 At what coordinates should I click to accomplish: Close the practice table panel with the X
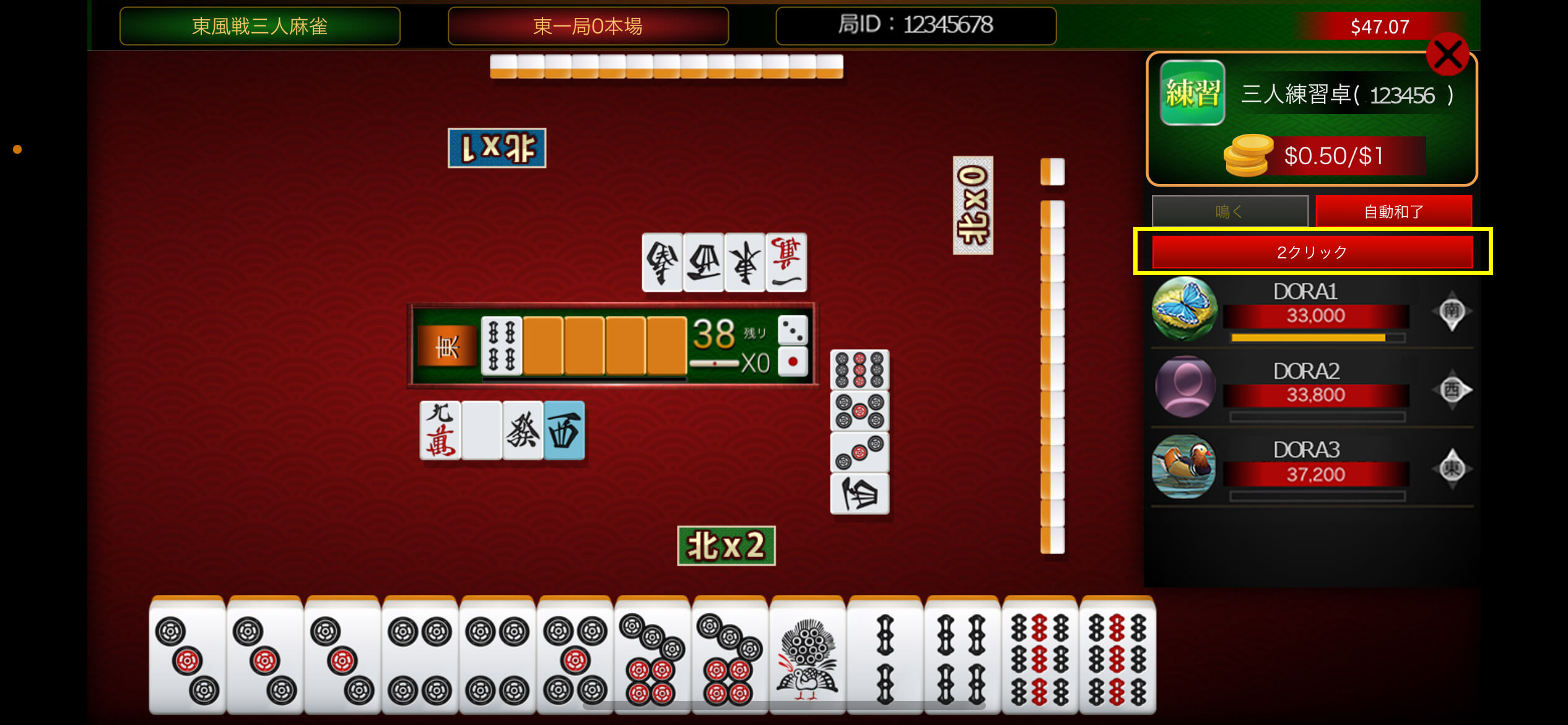pyautogui.click(x=1447, y=55)
